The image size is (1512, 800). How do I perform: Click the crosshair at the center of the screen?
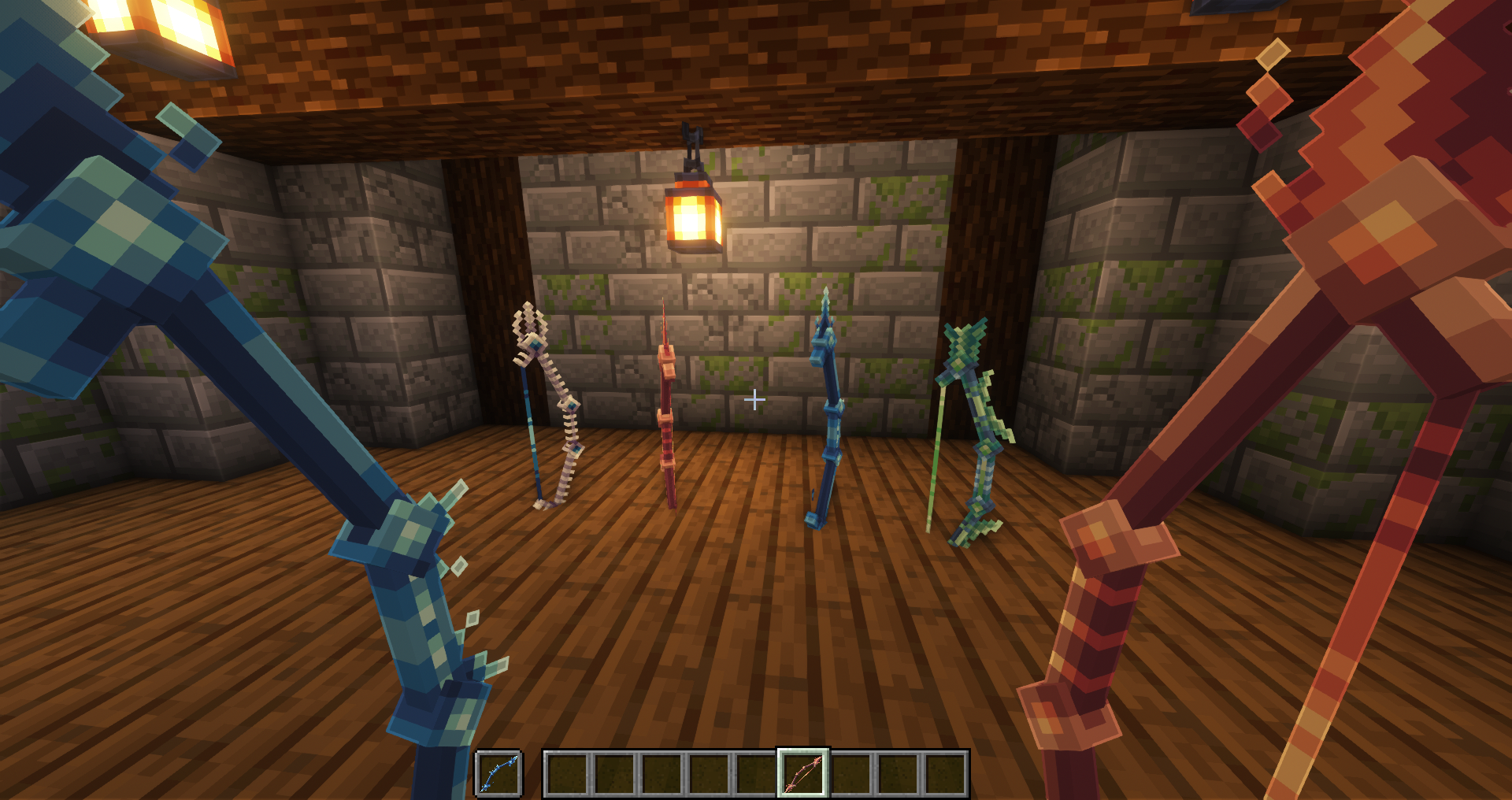[754, 400]
